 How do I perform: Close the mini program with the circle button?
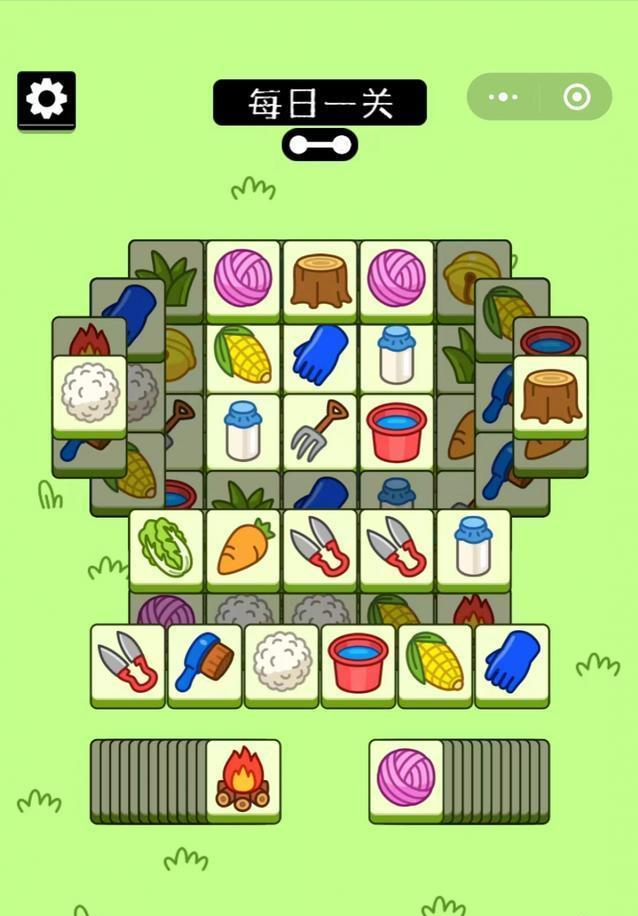tap(576, 97)
